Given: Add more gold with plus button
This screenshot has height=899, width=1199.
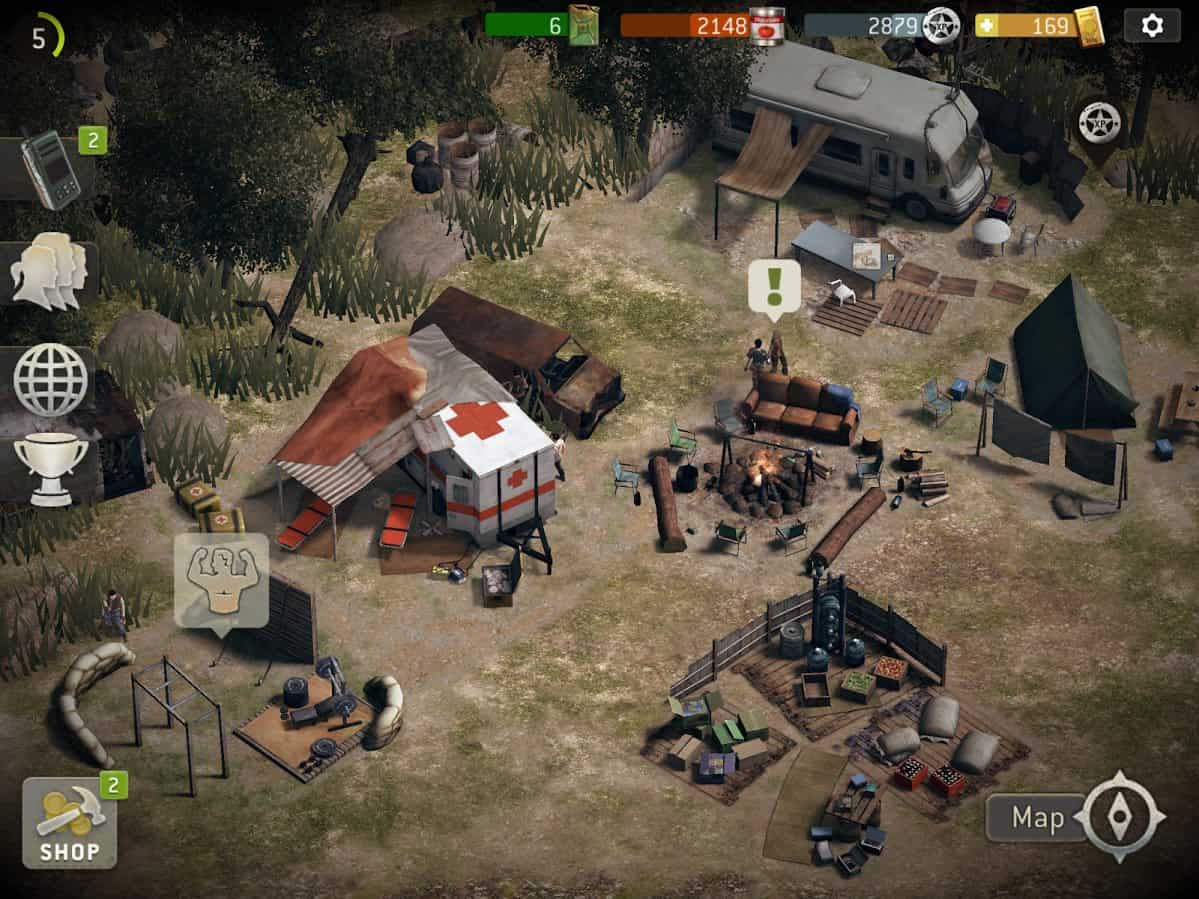Looking at the screenshot, I should click(x=988, y=25).
